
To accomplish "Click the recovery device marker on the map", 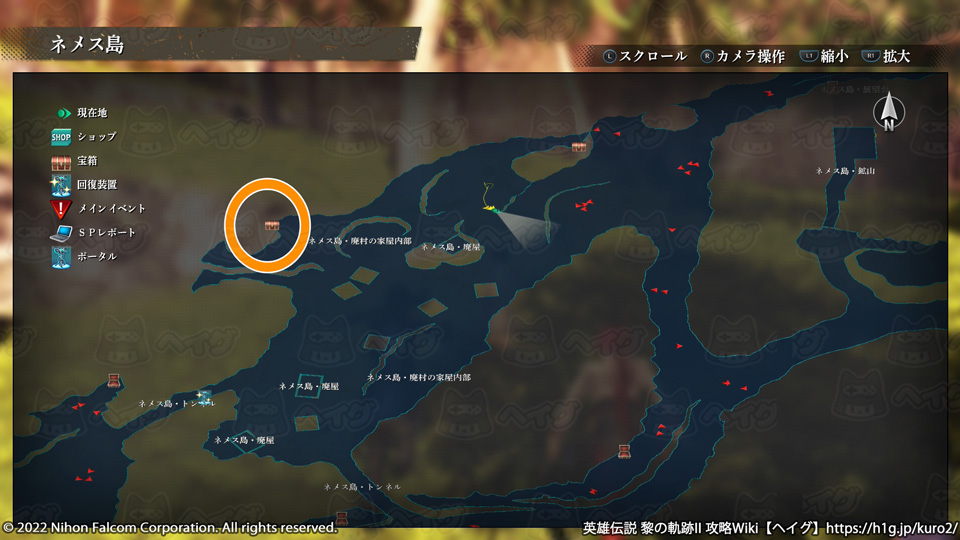I will pyautogui.click(x=204, y=397).
